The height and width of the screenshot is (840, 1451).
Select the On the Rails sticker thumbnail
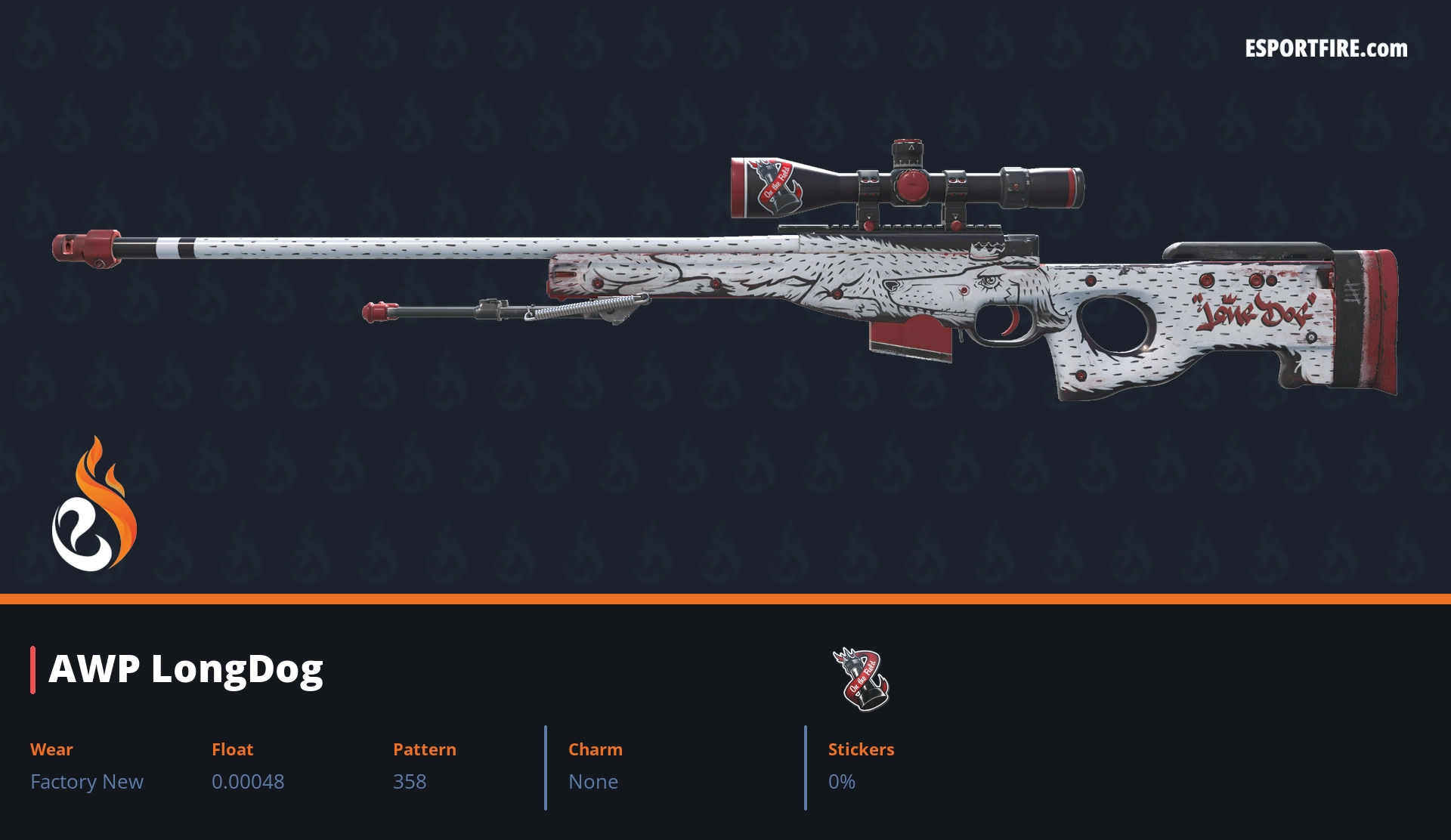862,678
